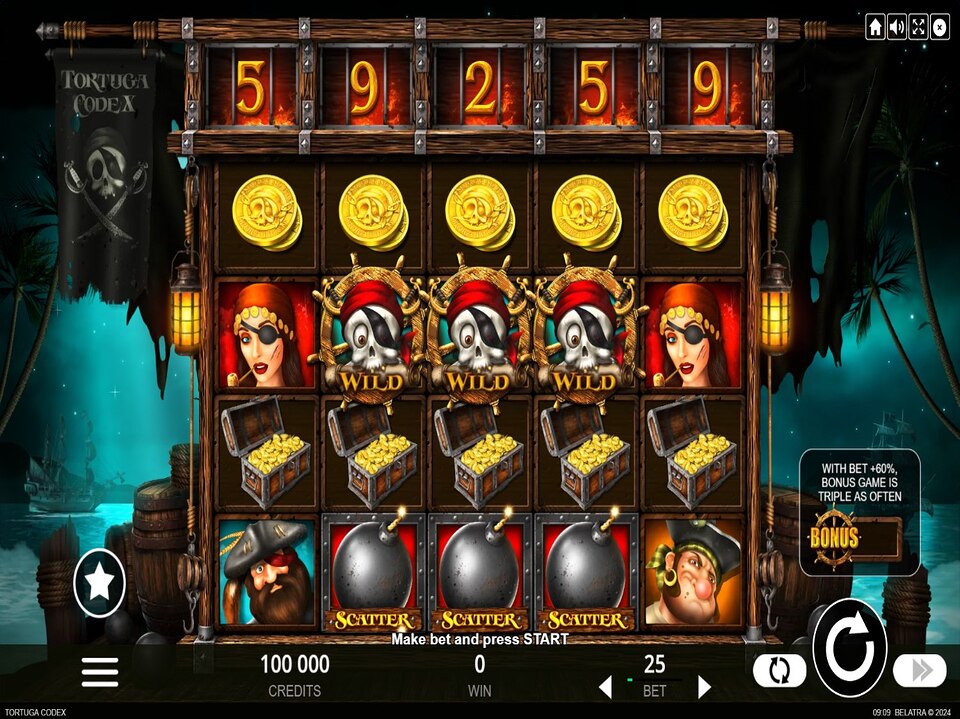Close the game with the X icon
The width and height of the screenshot is (960, 719).
coord(940,27)
